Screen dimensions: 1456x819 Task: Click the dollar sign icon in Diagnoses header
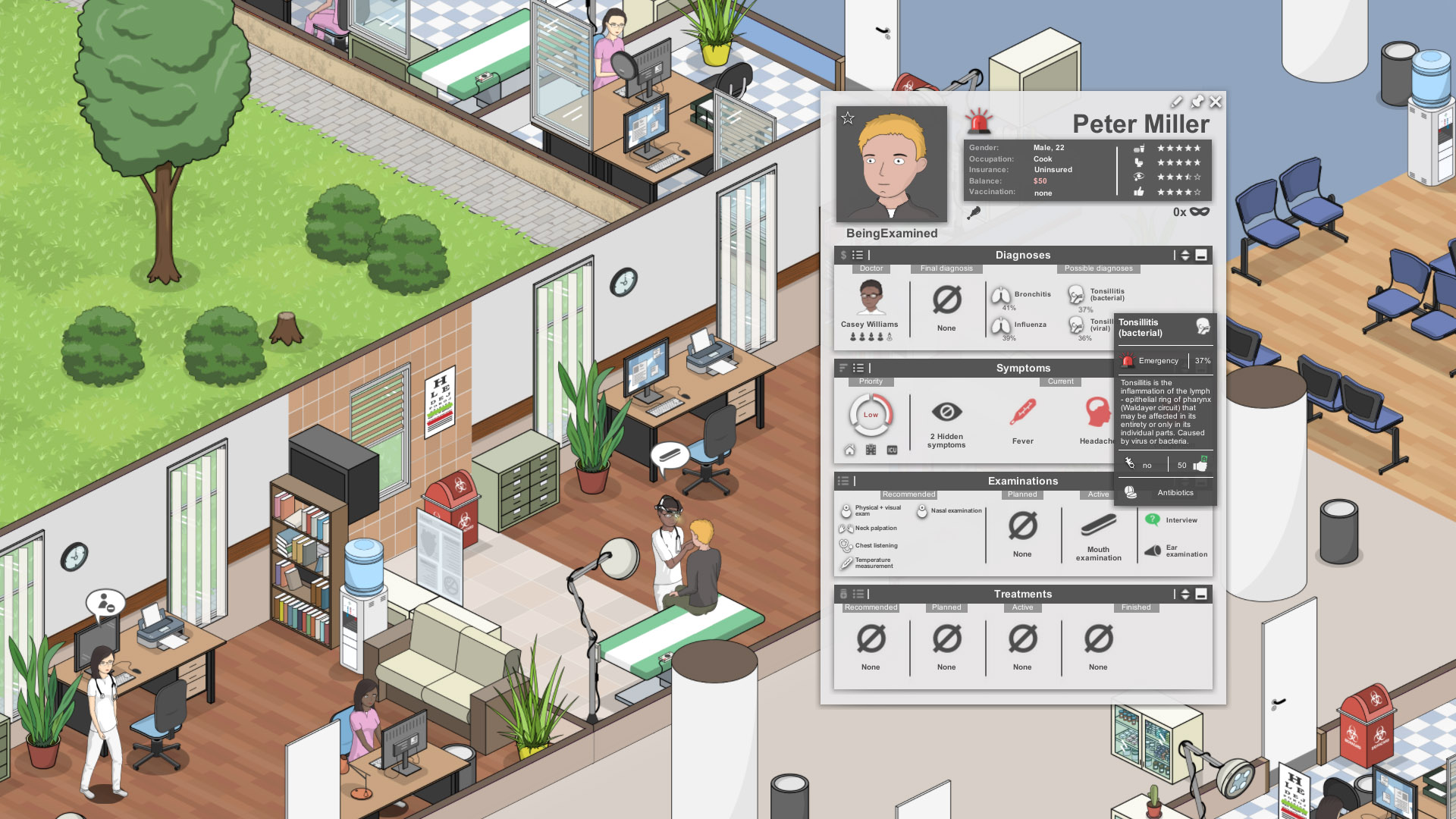[843, 256]
